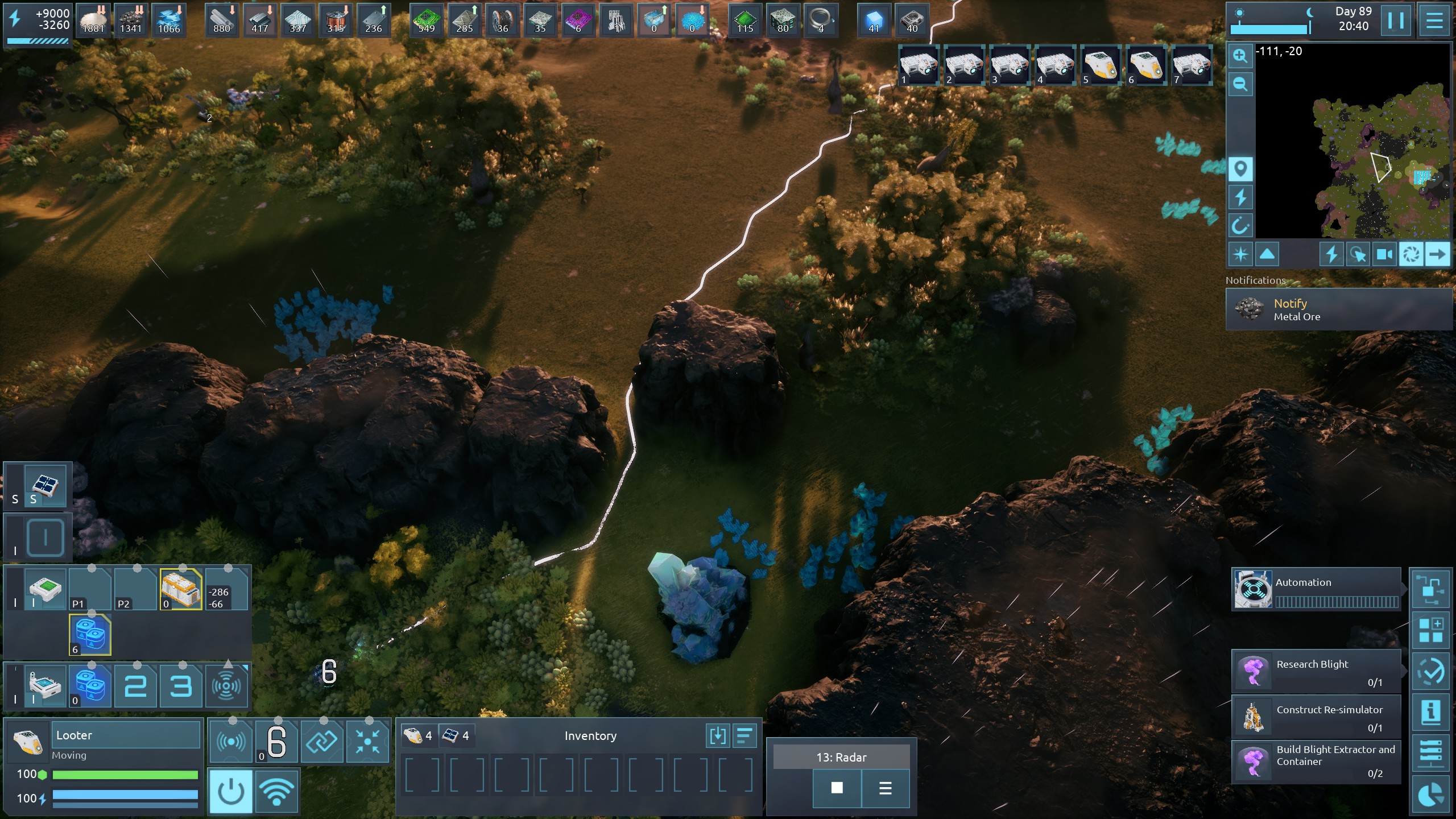Open the Metal Ore notification
This screenshot has height=819, width=1456.
pos(1339,309)
